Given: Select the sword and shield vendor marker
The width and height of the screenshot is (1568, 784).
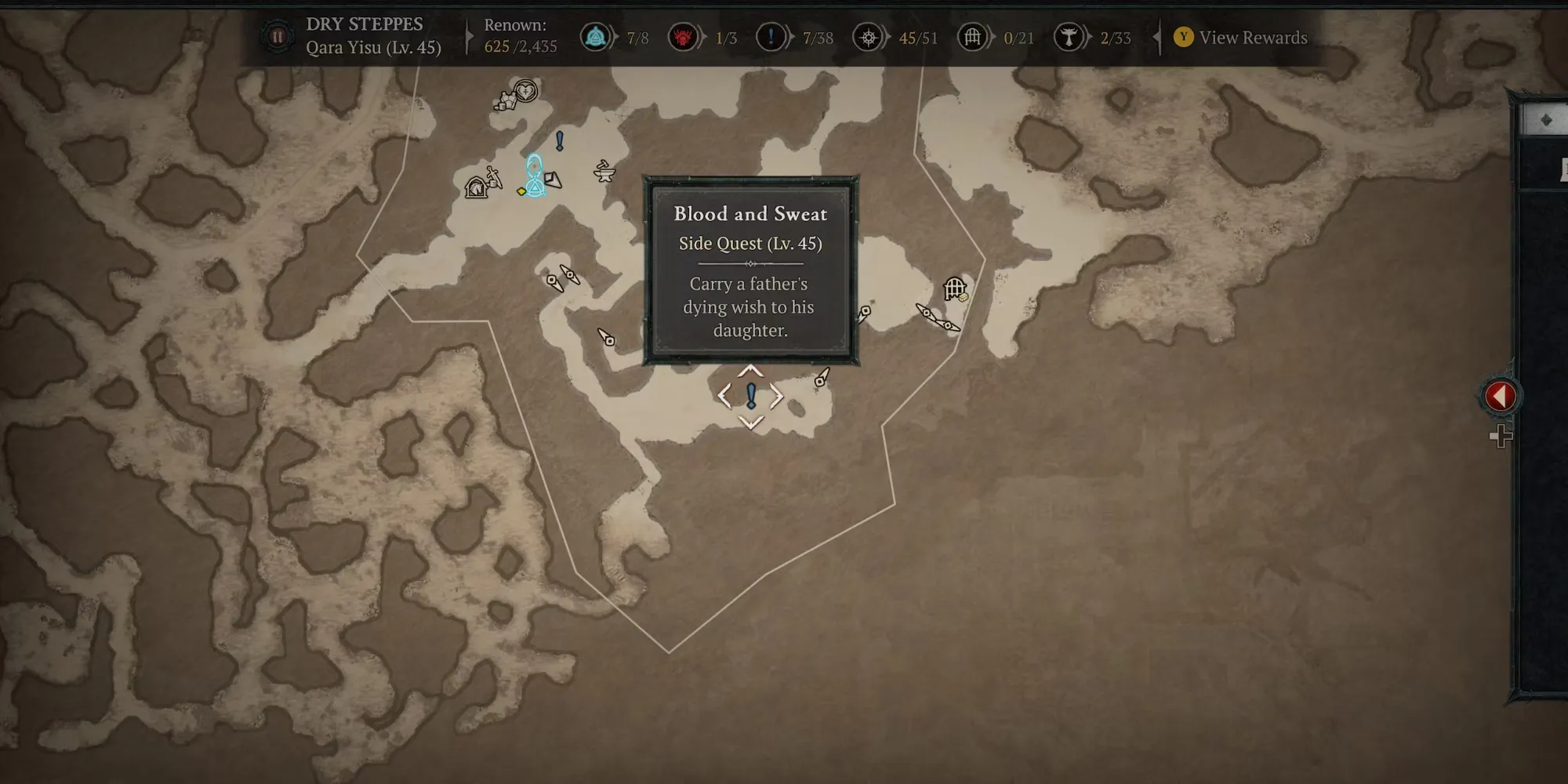Looking at the screenshot, I should pyautogui.click(x=494, y=177).
